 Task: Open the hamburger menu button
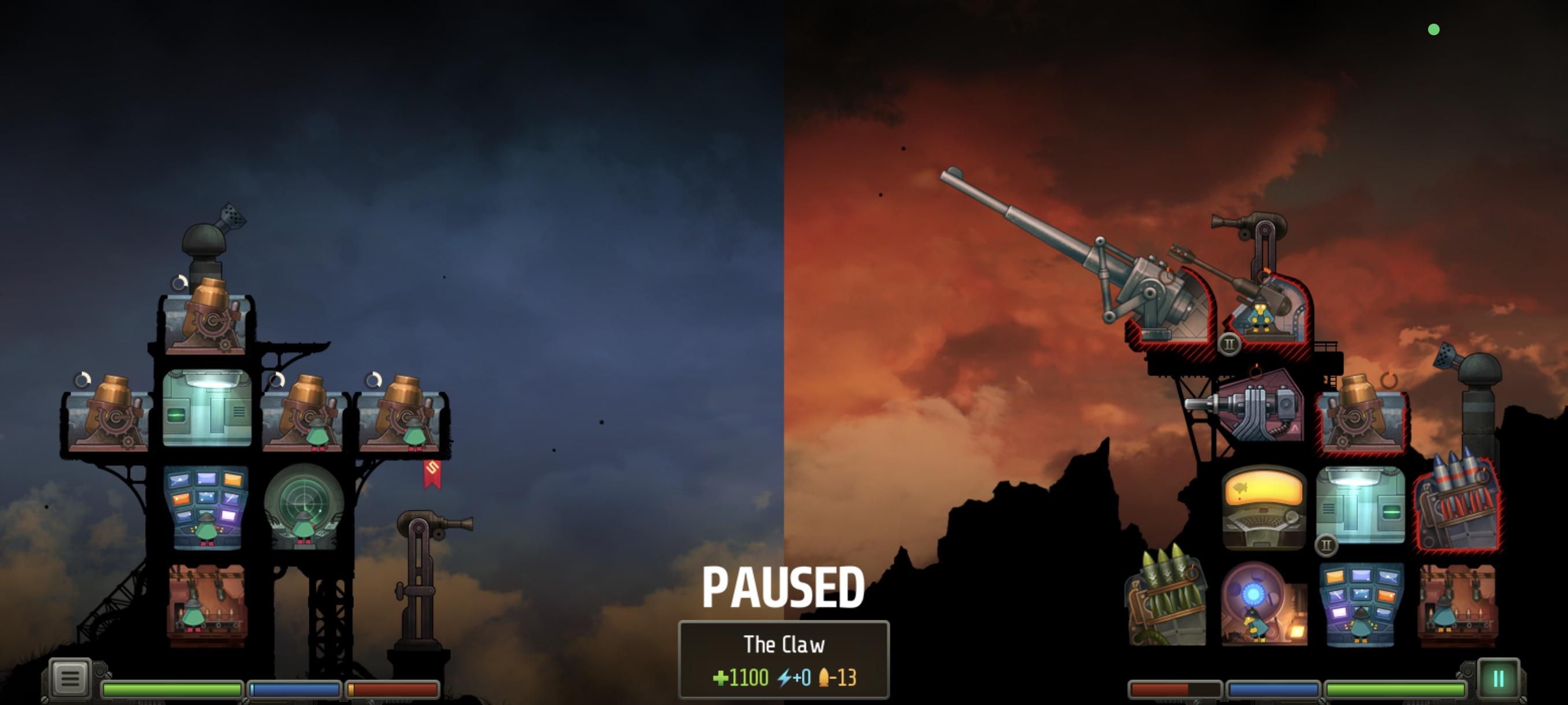[69, 678]
